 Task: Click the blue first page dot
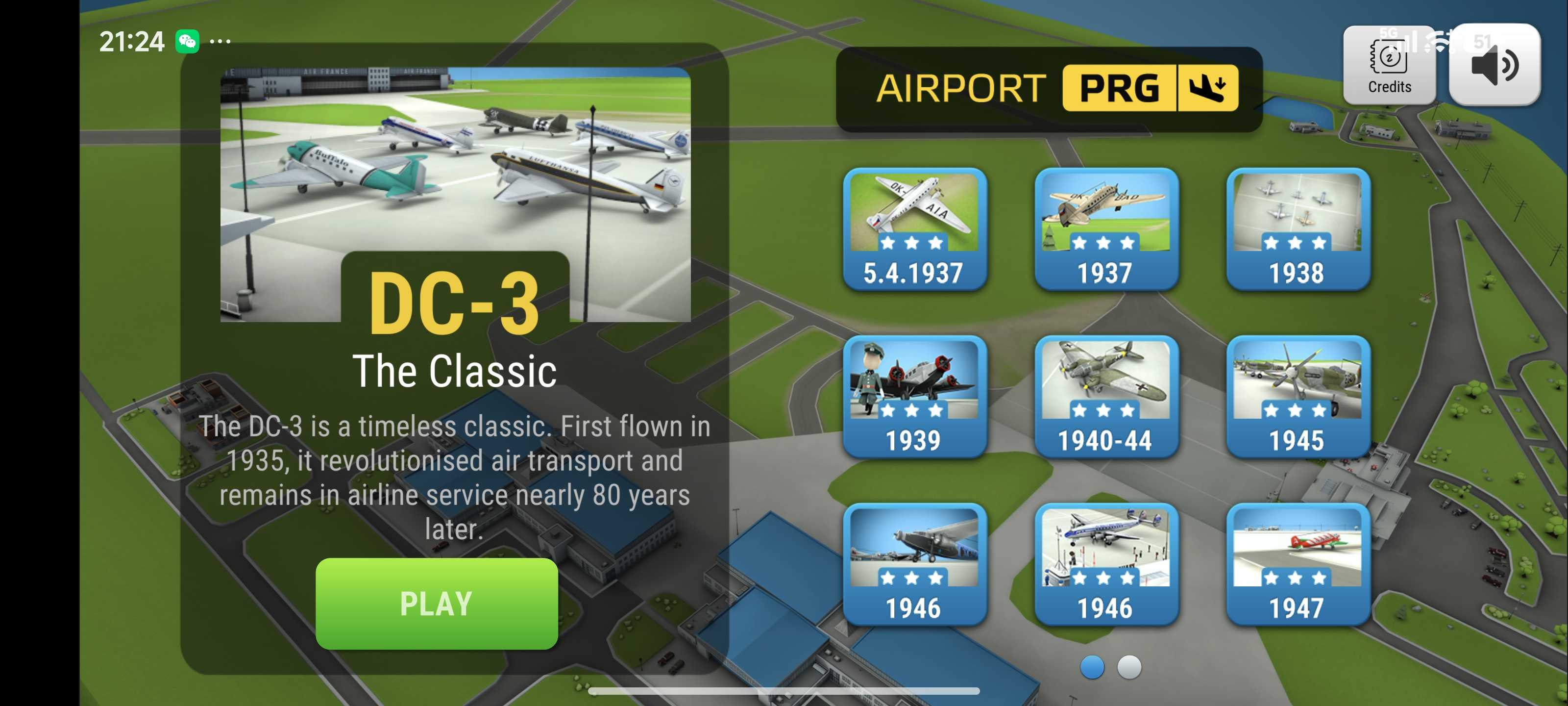point(1092,667)
